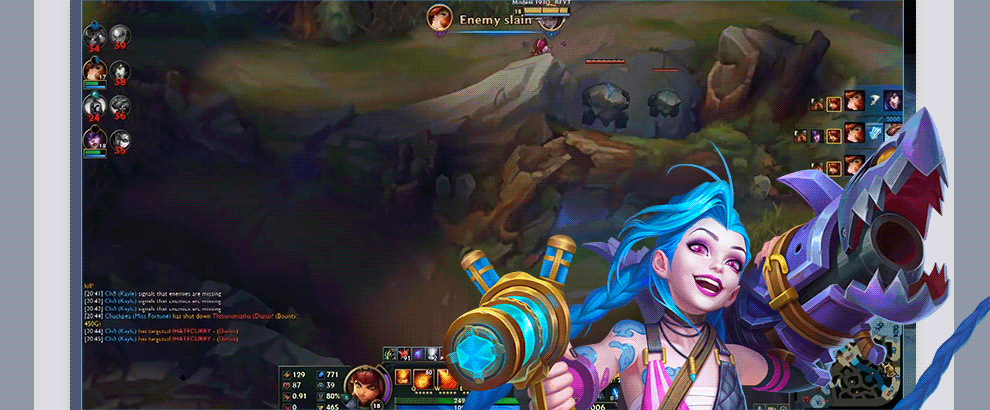The image size is (990, 410).
Task: Click the enemy slain banner portrait
Action: pos(438,17)
